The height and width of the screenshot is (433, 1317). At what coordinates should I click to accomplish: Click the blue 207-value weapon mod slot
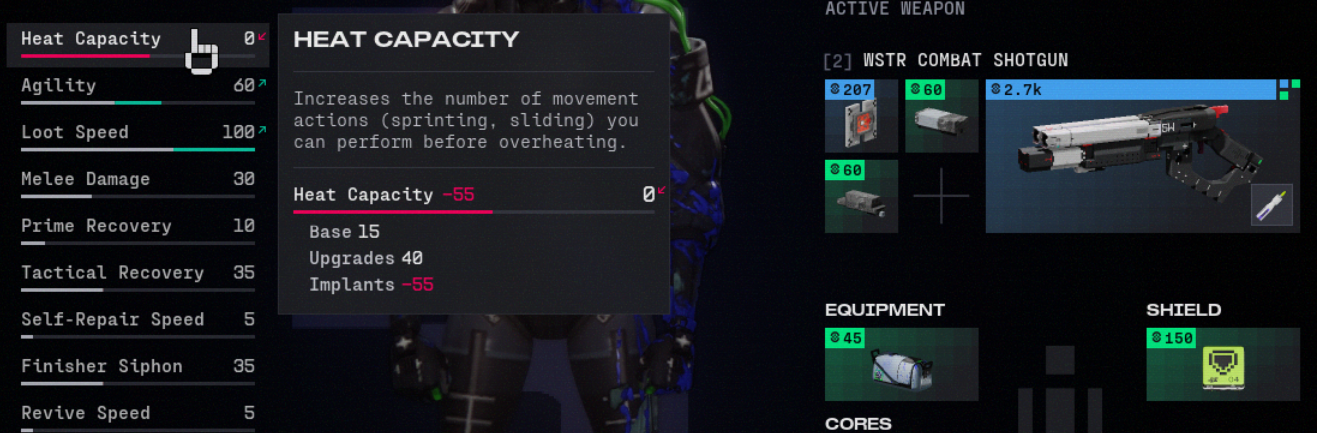tap(861, 117)
